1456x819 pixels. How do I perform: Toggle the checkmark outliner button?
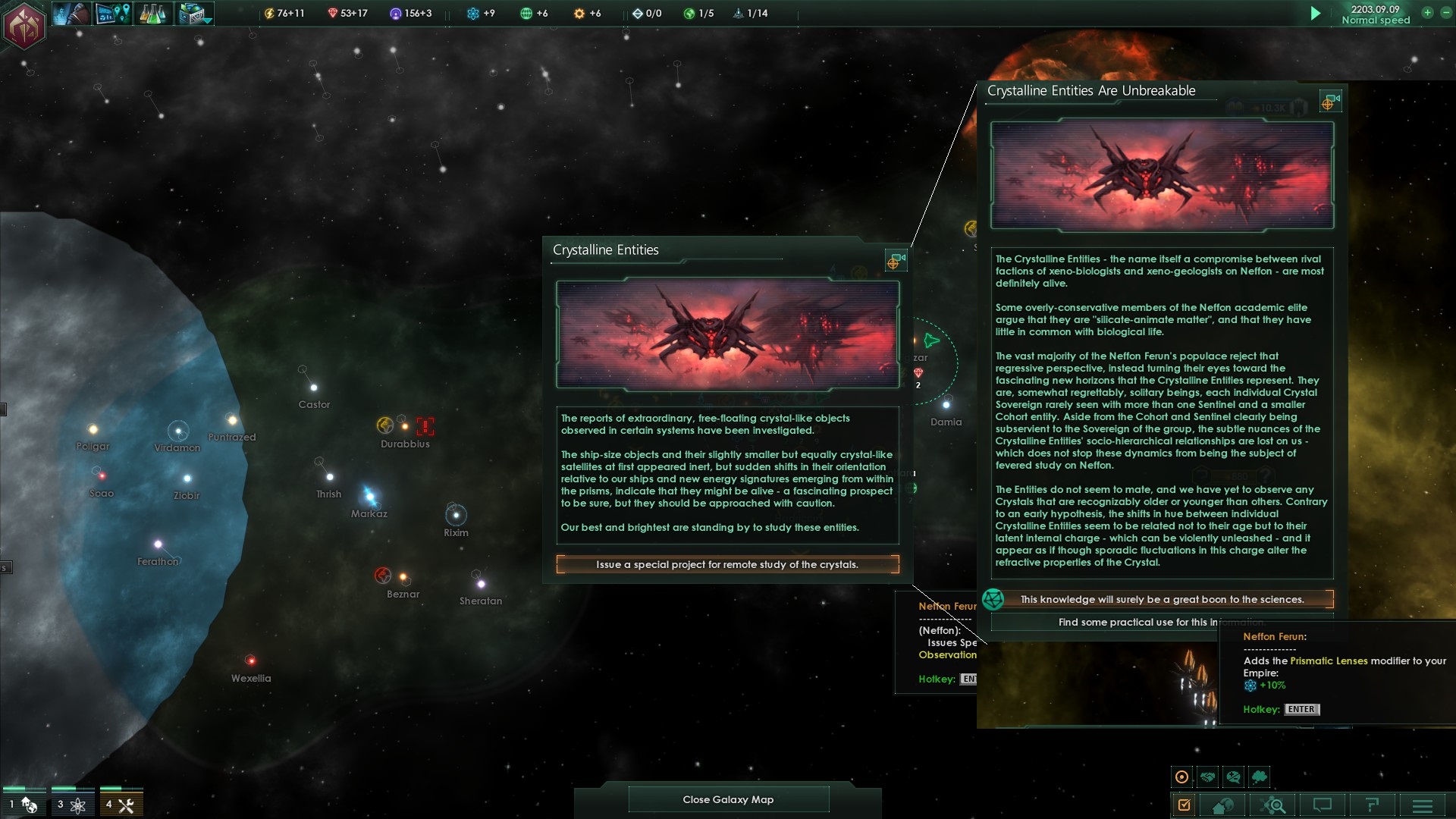pyautogui.click(x=1184, y=805)
